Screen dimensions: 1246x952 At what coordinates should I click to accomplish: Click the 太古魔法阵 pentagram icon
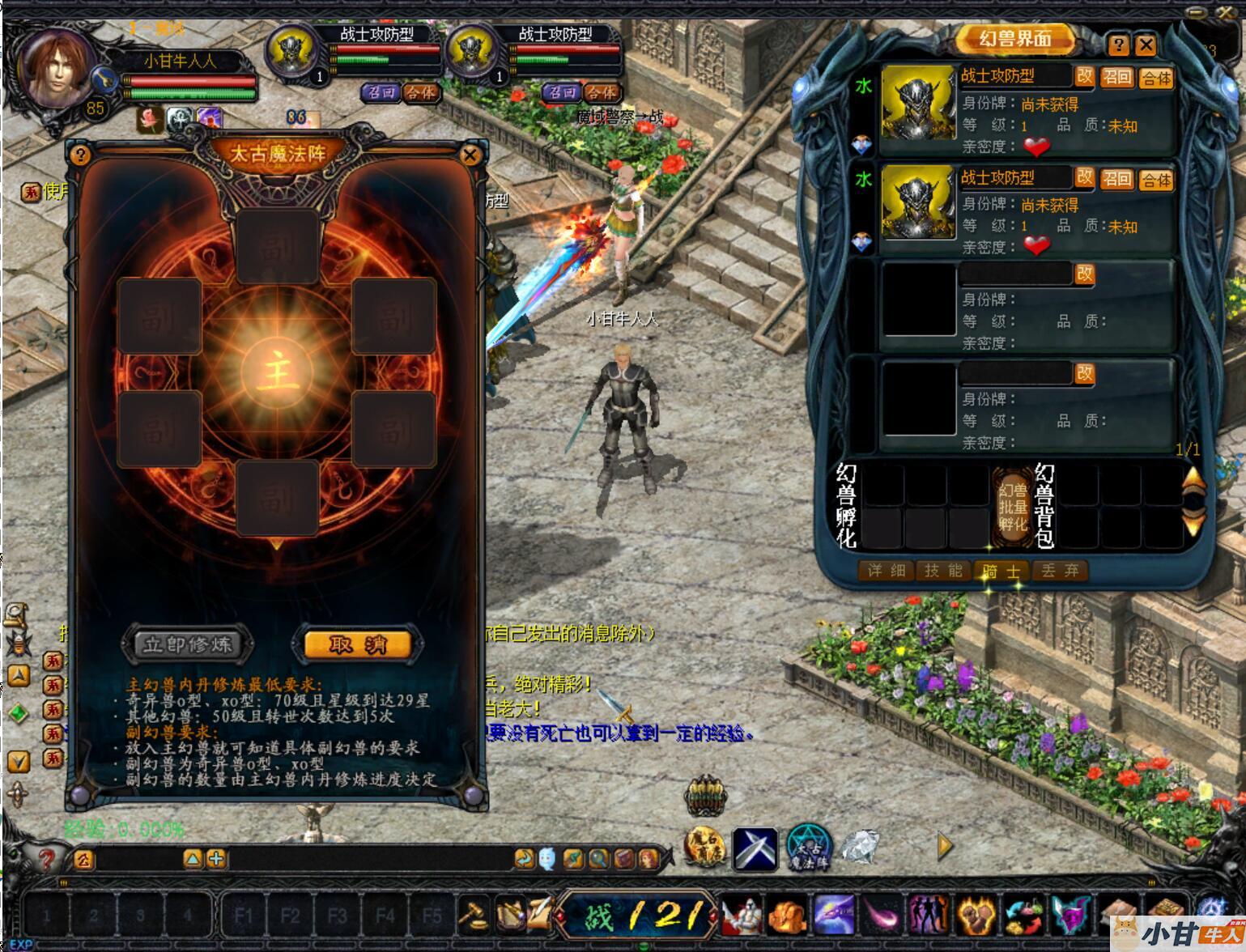click(809, 848)
